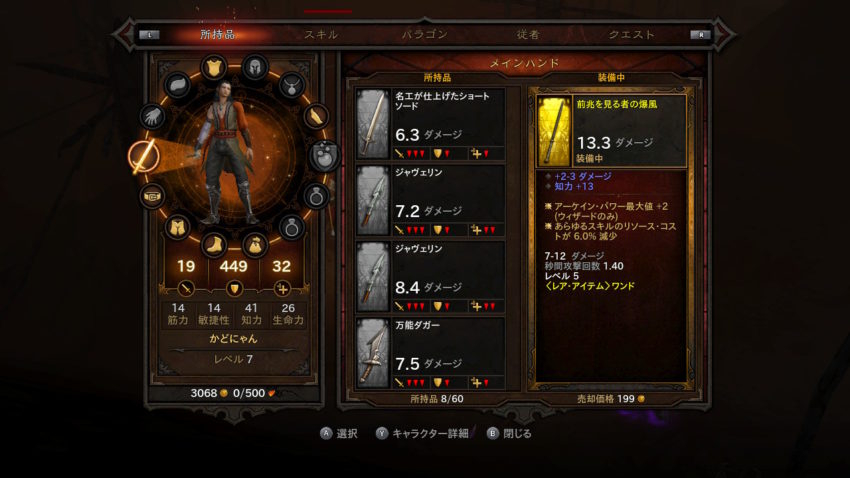Image resolution: width=850 pixels, height=478 pixels.
Task: Choose the chest armor equipment slot
Action: 213,67
